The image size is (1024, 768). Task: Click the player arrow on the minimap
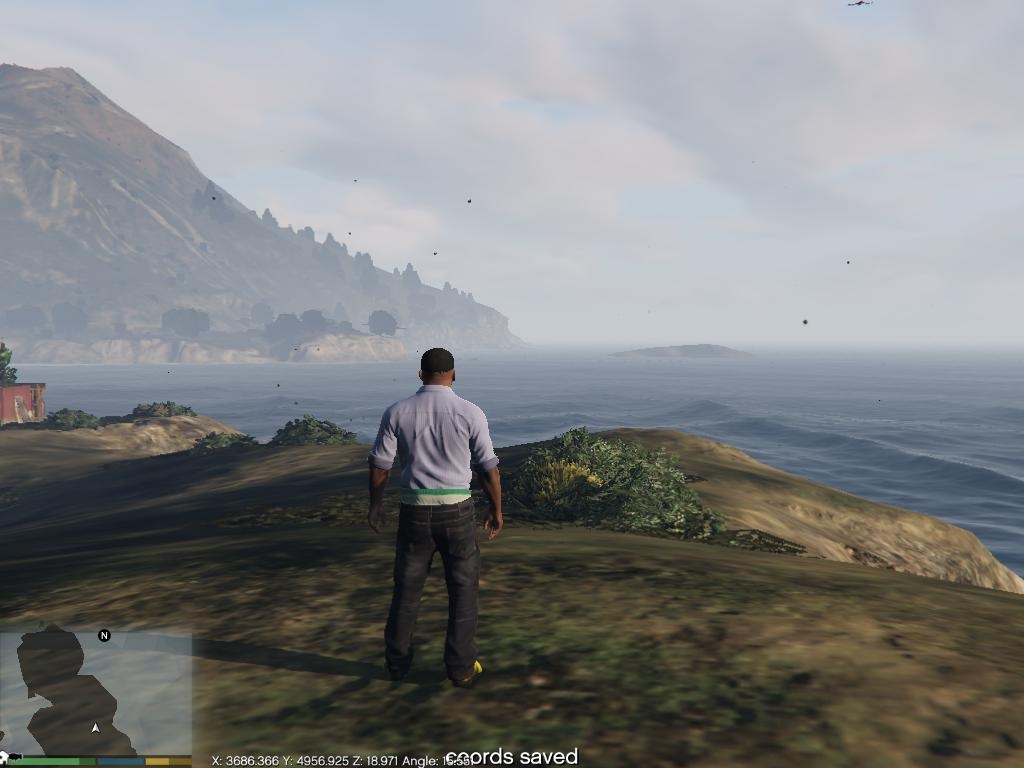(96, 728)
